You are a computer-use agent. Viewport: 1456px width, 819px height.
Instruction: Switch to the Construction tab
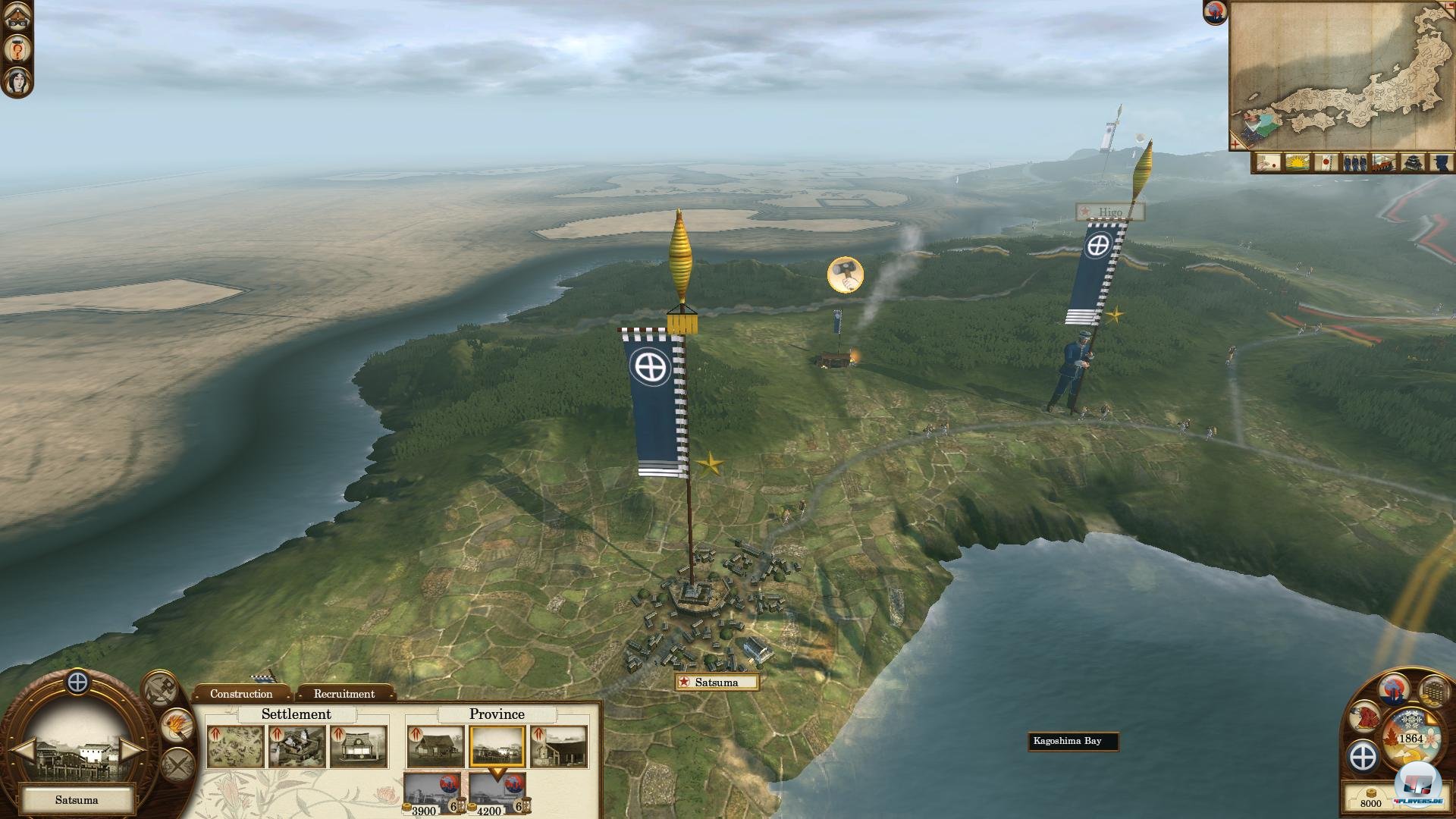(x=241, y=694)
